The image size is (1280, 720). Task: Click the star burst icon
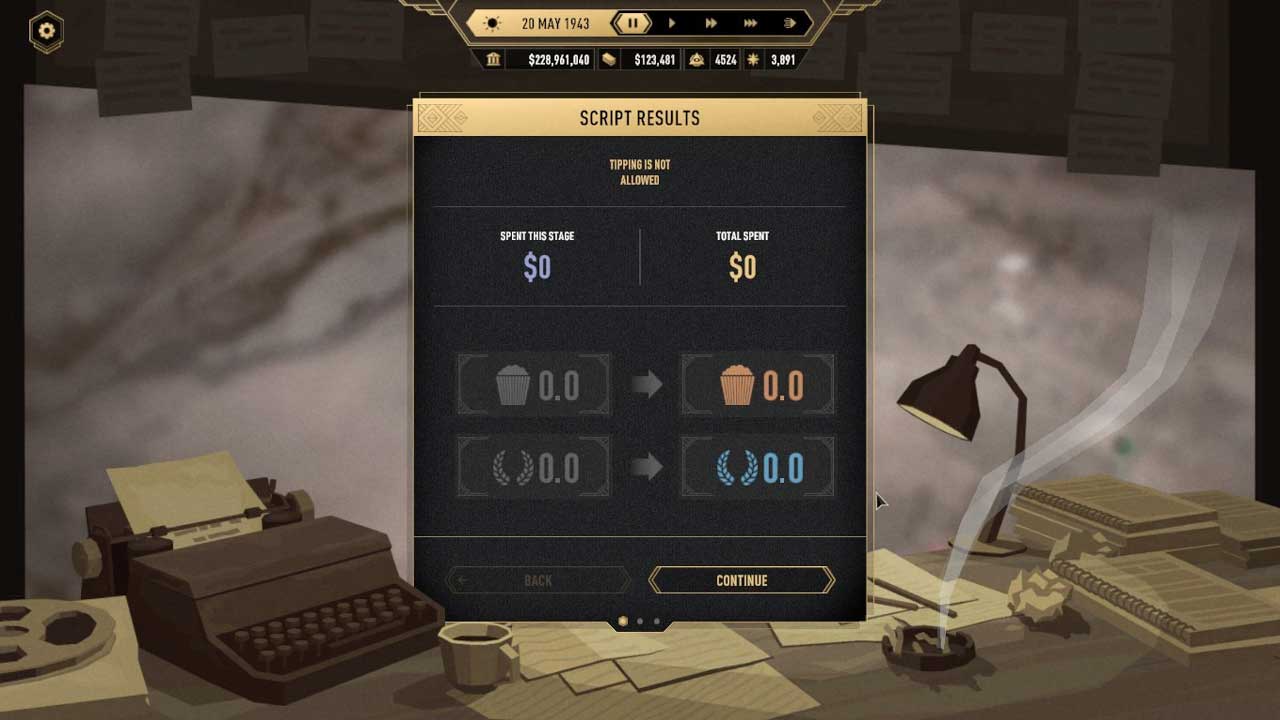click(754, 60)
